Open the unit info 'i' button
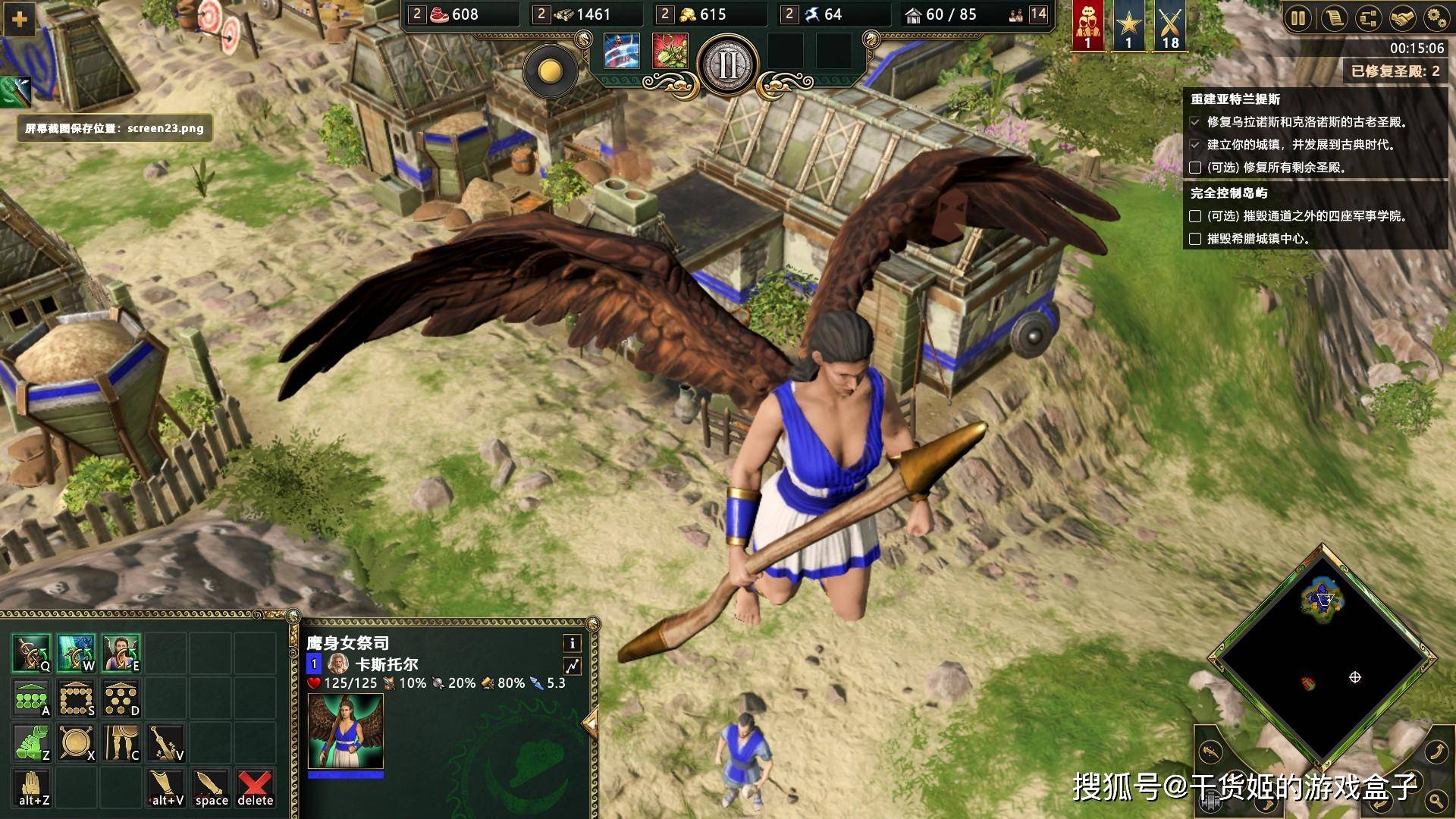Screen dimensions: 1456x819 coord(572,643)
